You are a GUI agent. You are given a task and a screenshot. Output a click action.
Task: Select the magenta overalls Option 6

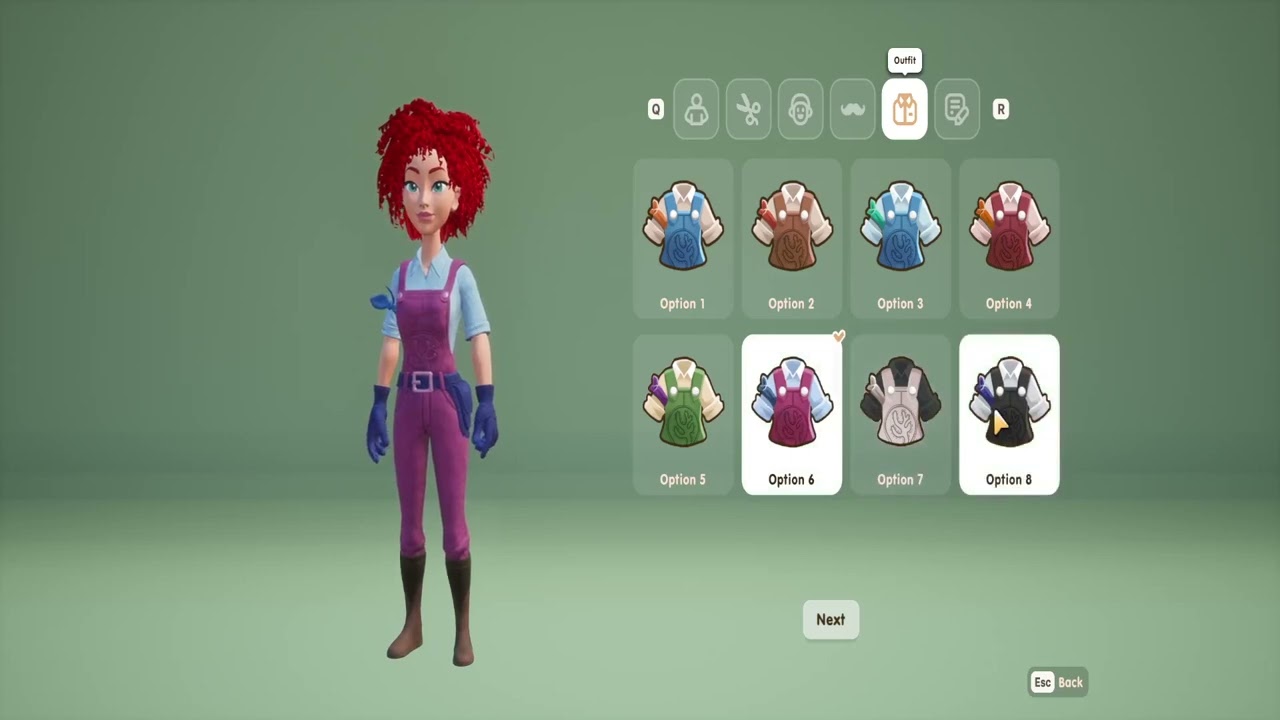(791, 414)
